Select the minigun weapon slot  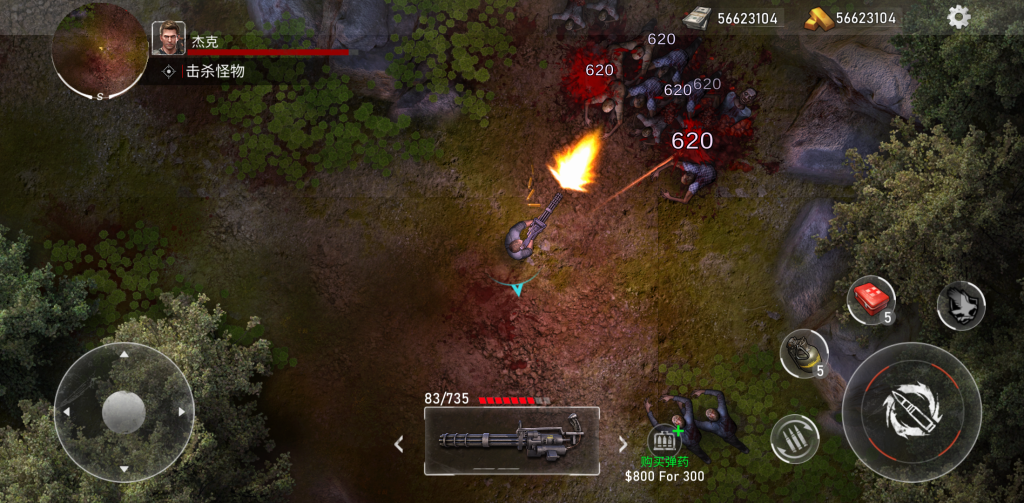(511, 440)
